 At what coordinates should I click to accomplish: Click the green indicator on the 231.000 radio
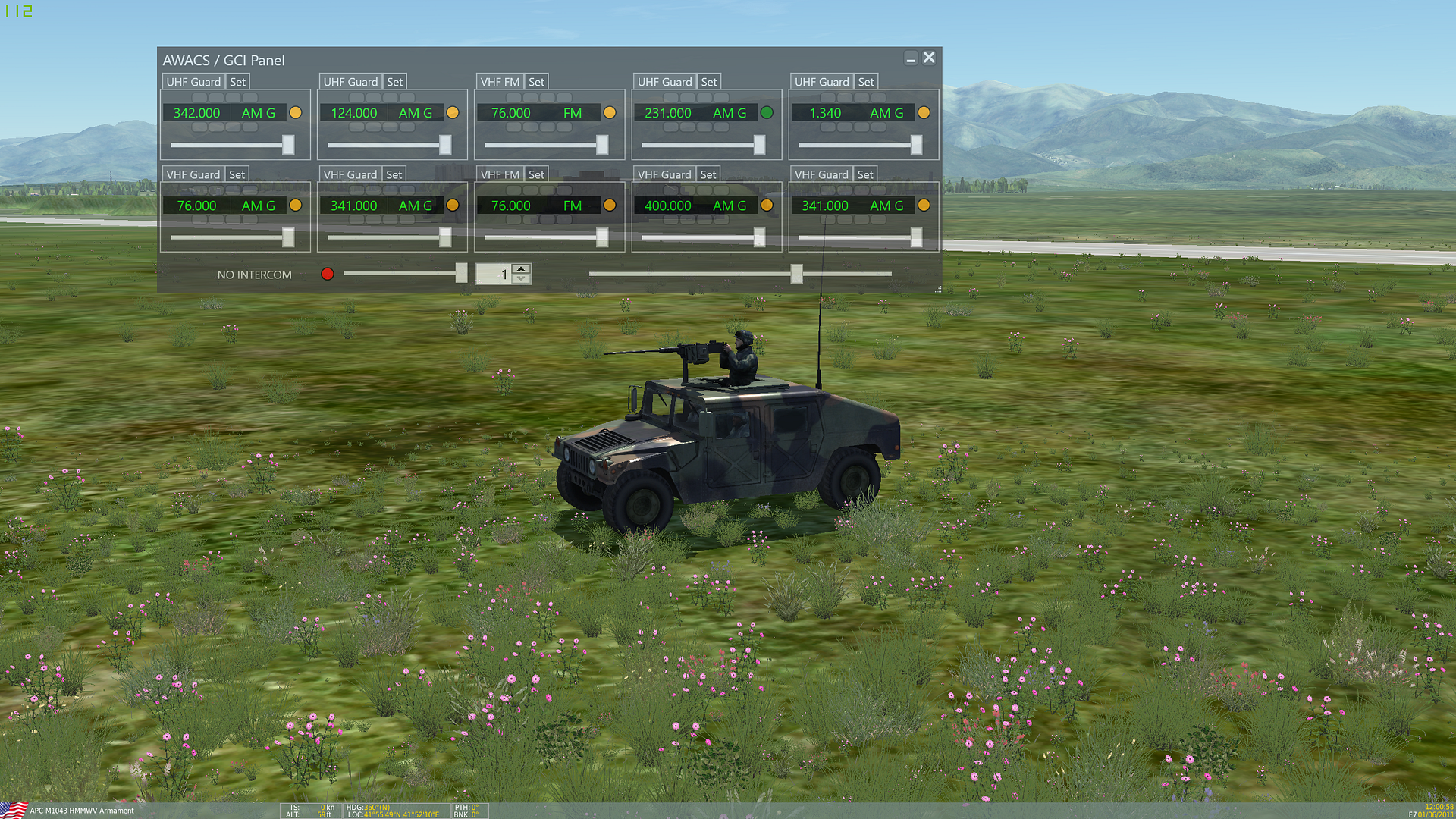pyautogui.click(x=767, y=112)
